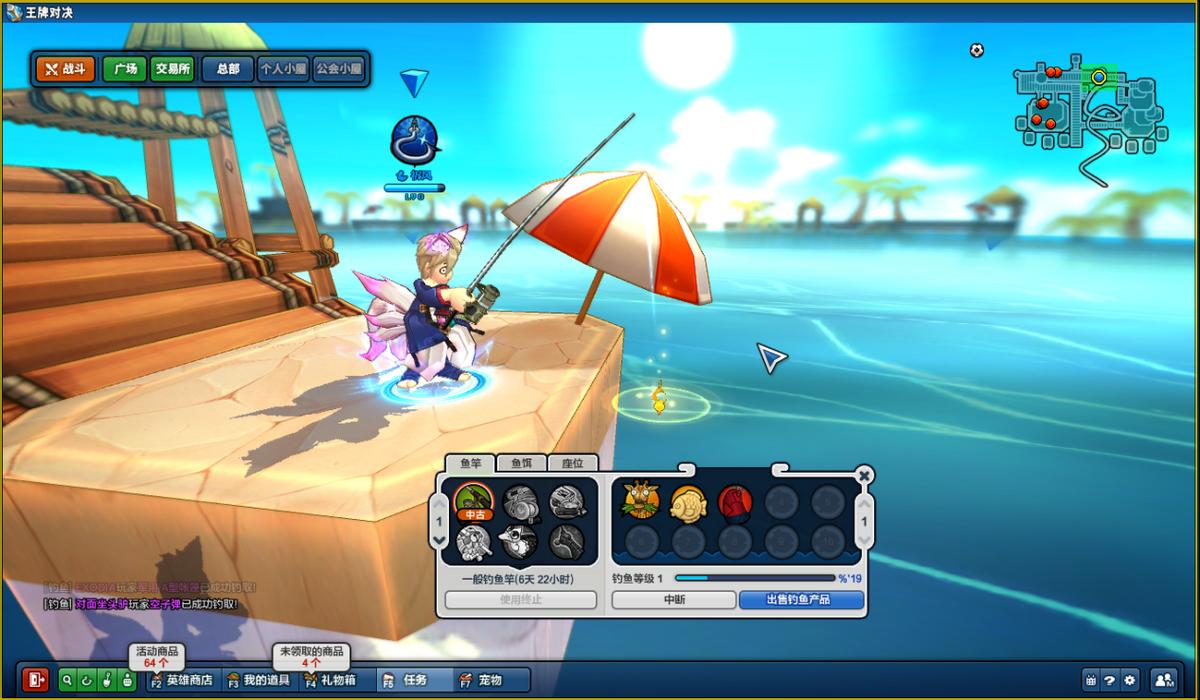The width and height of the screenshot is (1200, 700).
Task: Click the 中断 interrupt fishing button
Action: (x=673, y=600)
